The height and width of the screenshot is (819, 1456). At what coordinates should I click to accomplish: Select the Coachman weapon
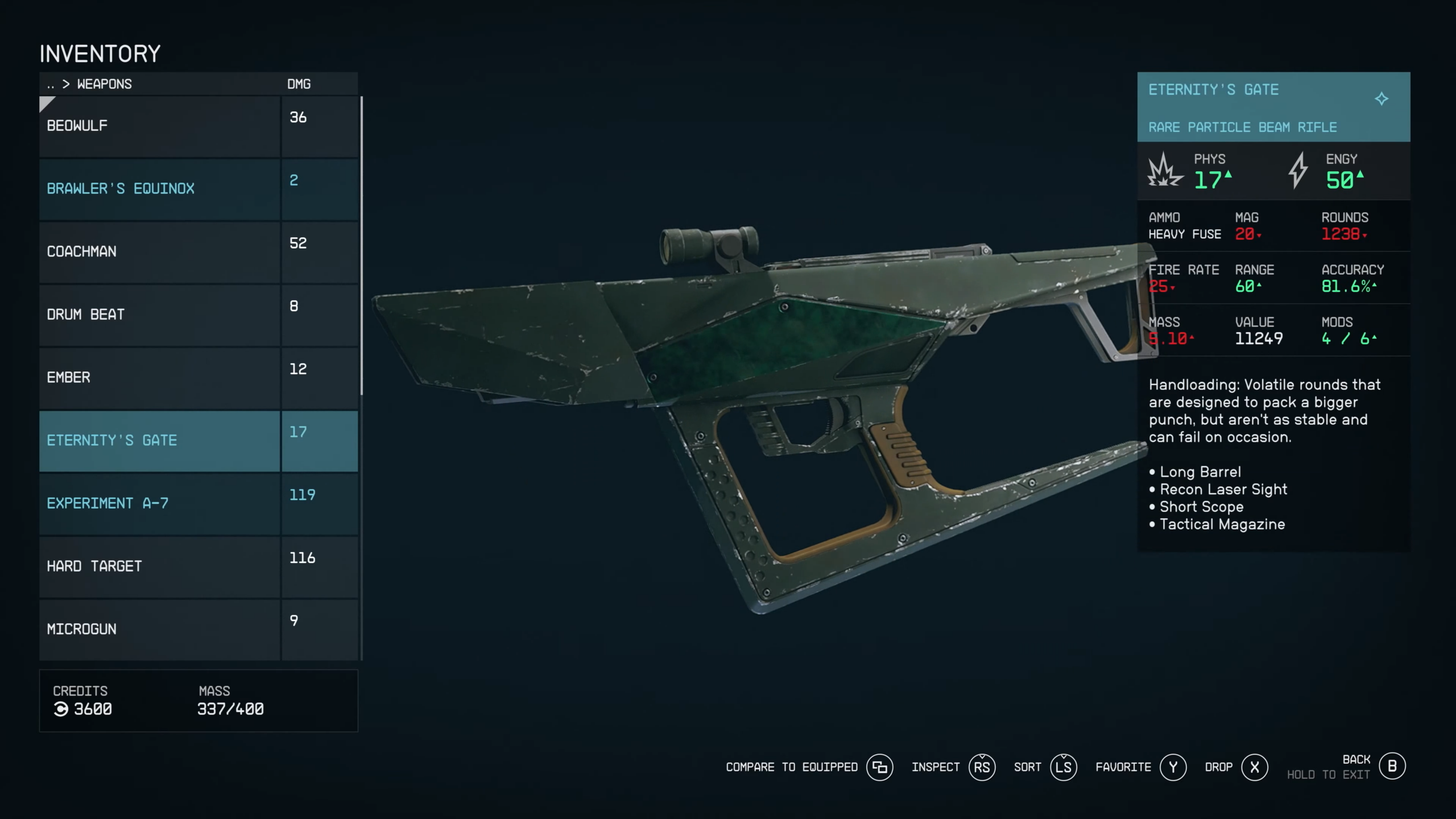(159, 252)
